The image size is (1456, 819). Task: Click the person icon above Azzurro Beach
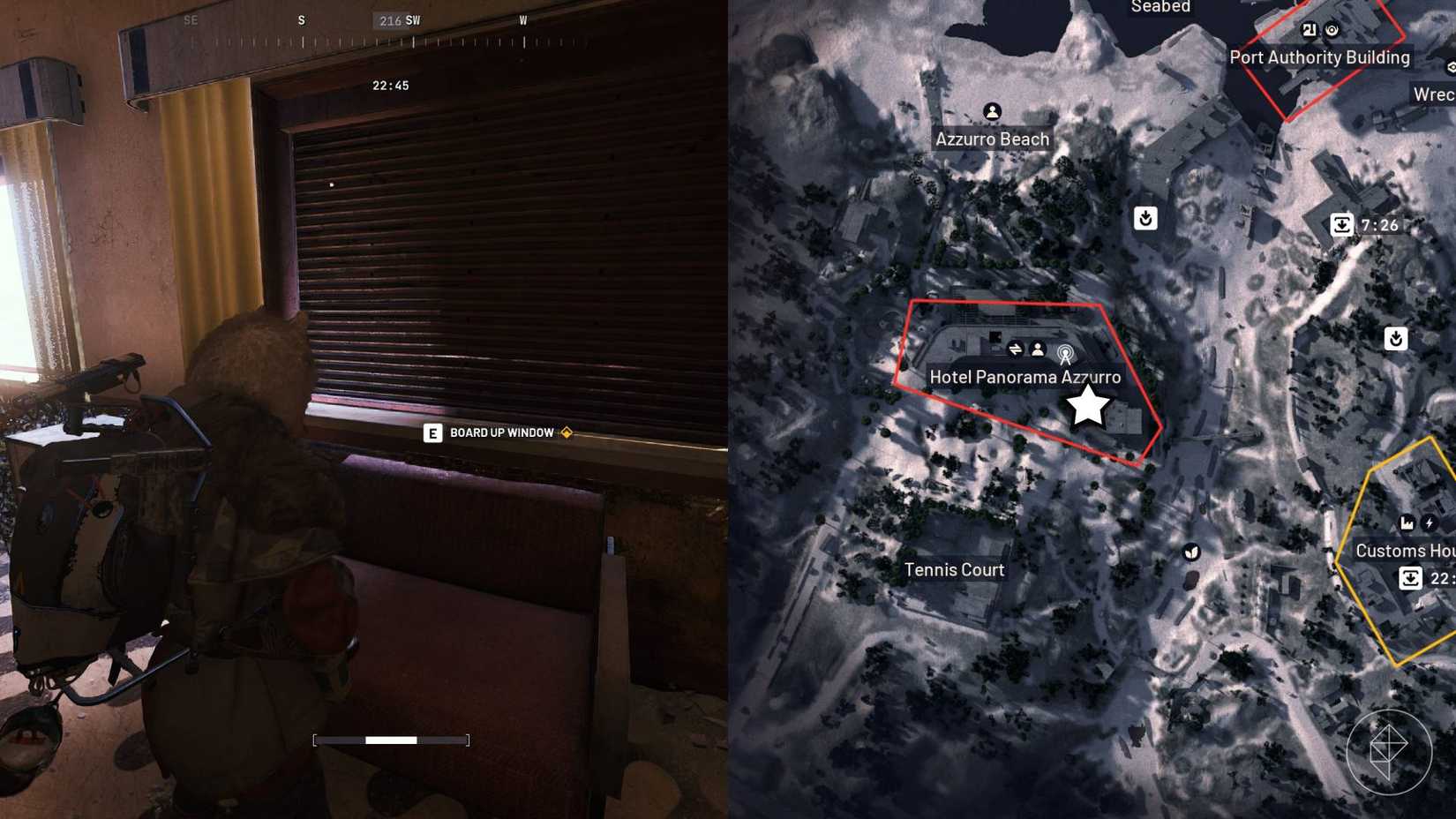point(993,111)
